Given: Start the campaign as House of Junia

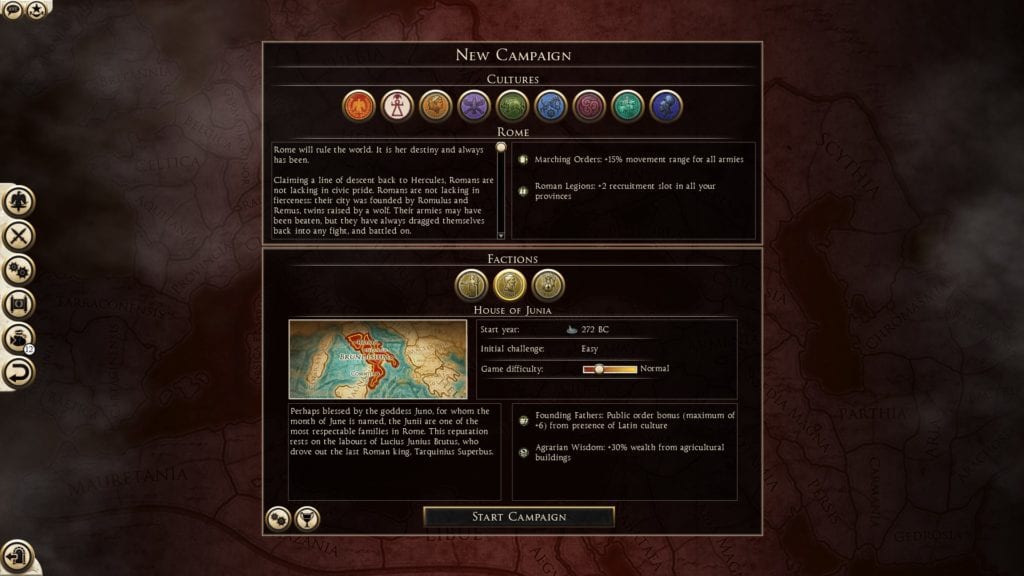Looking at the screenshot, I should pyautogui.click(x=519, y=517).
